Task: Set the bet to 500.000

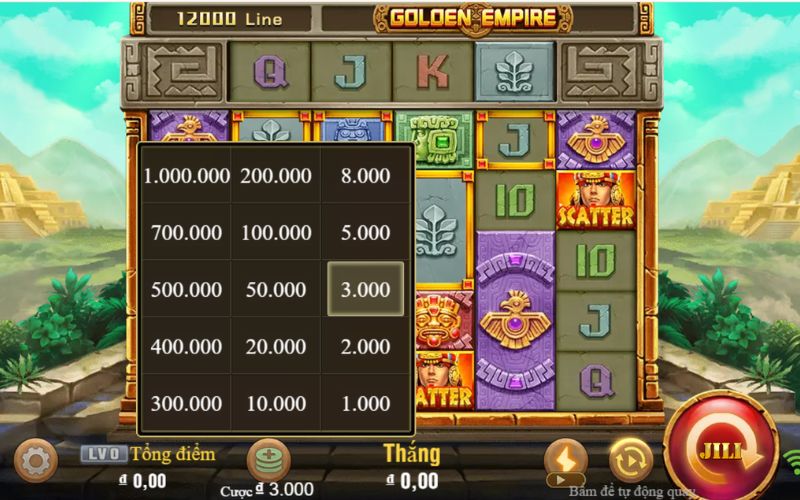Action: pyautogui.click(x=186, y=290)
